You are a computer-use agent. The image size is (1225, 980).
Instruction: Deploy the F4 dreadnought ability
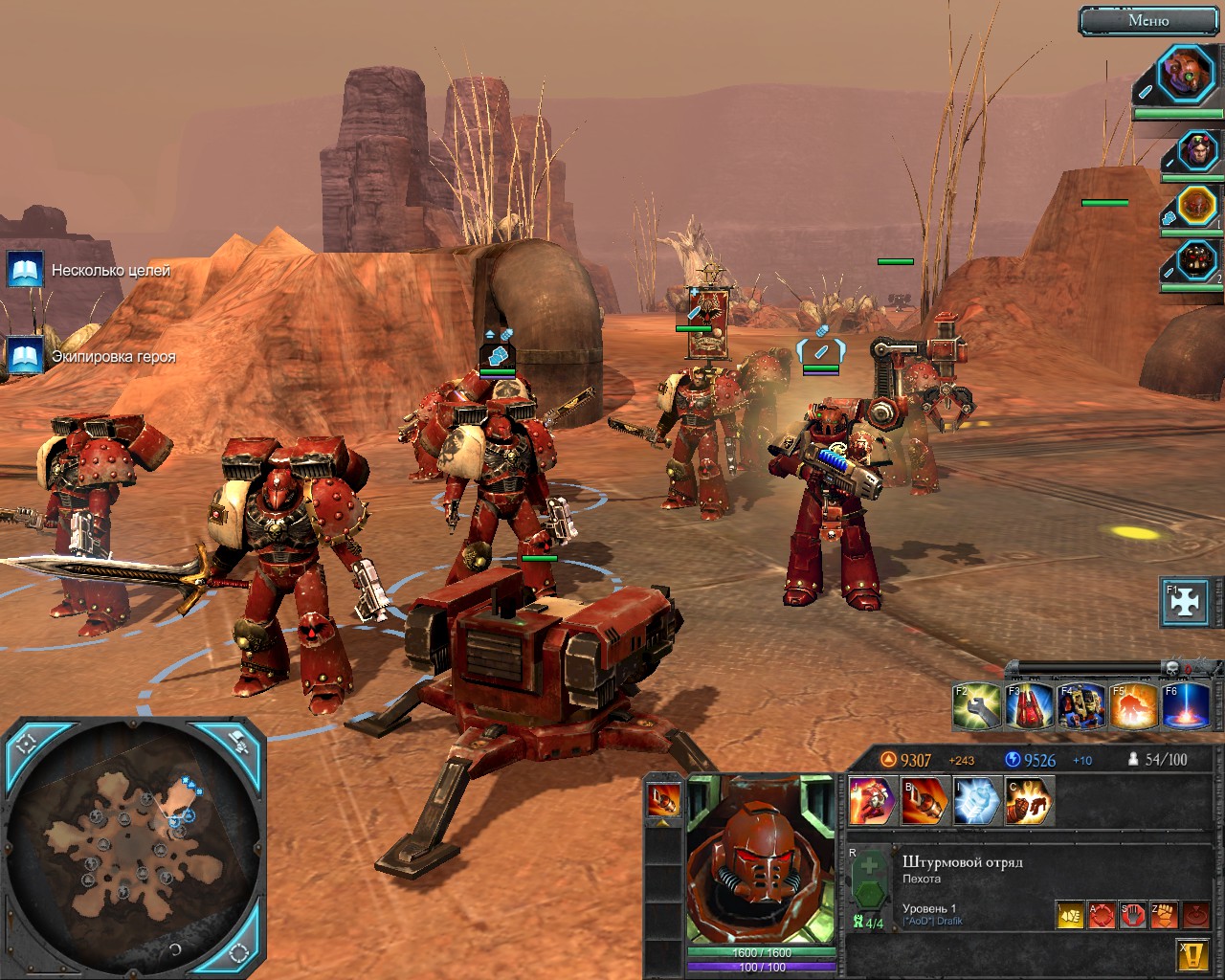click(x=1081, y=706)
